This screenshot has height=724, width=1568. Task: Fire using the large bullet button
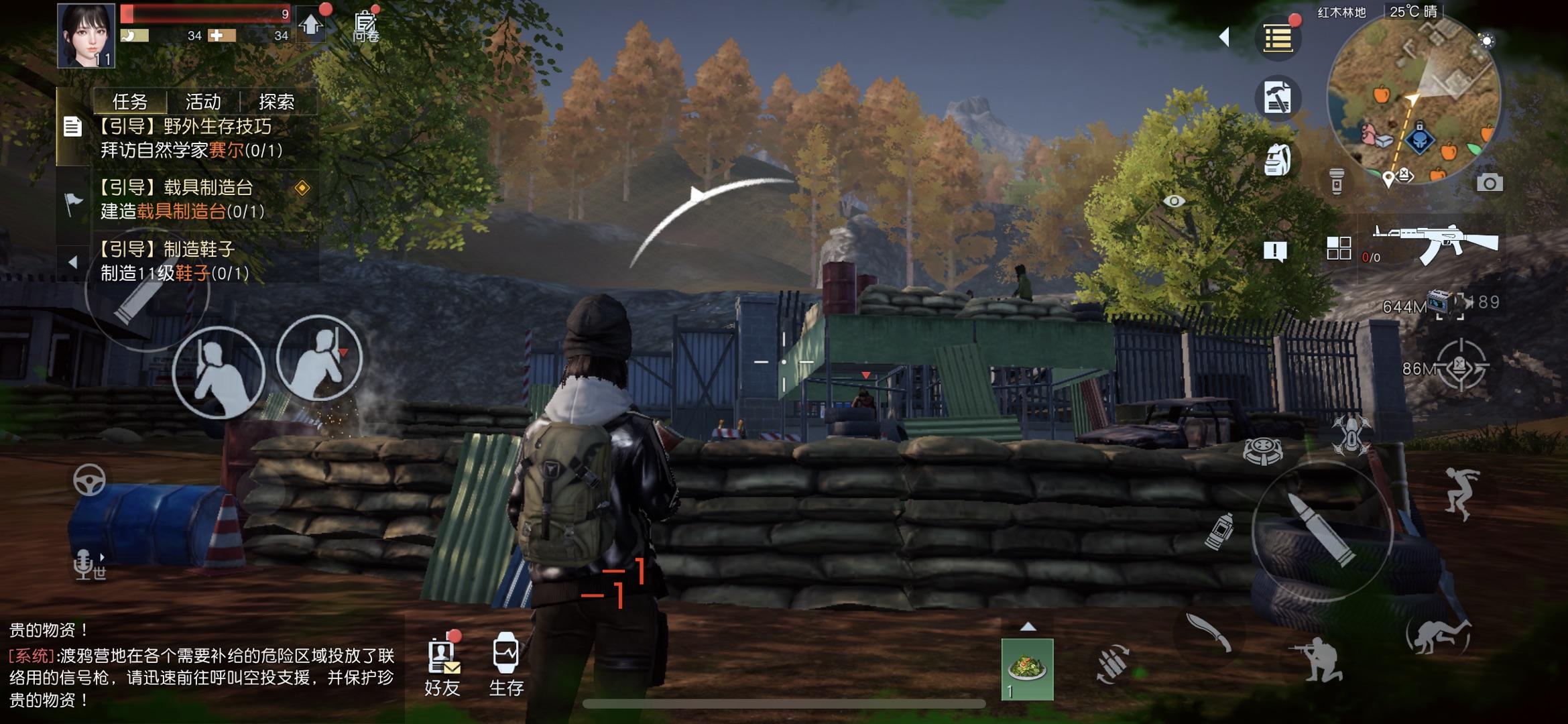point(1322,531)
